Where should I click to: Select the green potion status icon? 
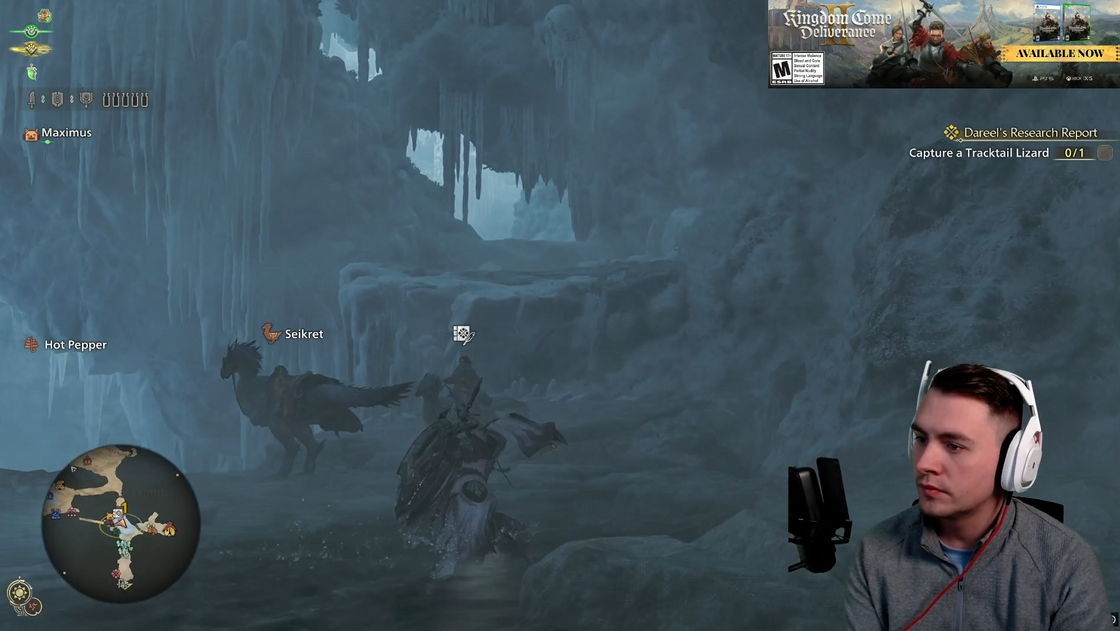click(x=32, y=72)
